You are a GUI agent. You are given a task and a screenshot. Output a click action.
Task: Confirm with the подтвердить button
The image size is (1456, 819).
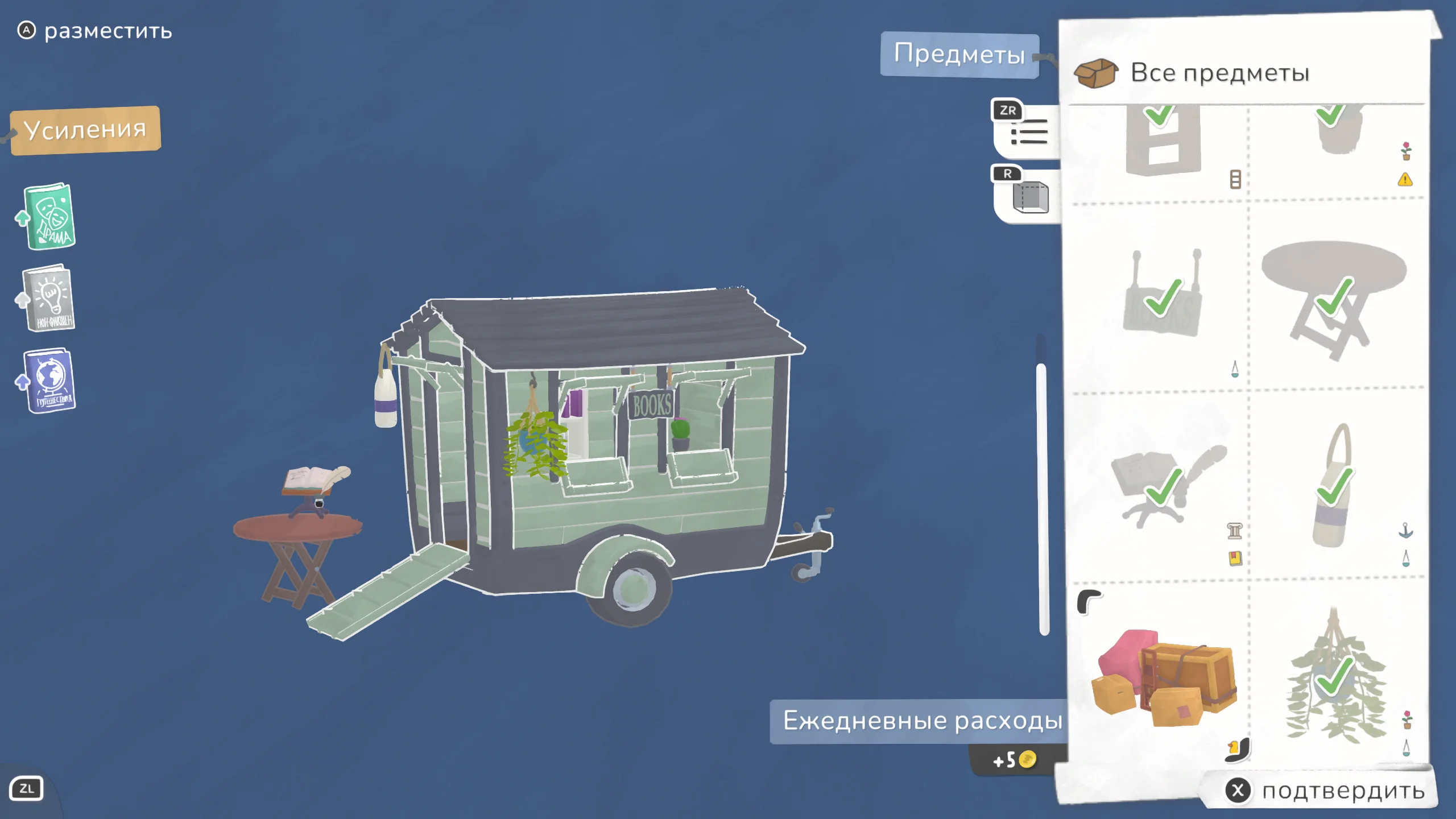[1325, 791]
